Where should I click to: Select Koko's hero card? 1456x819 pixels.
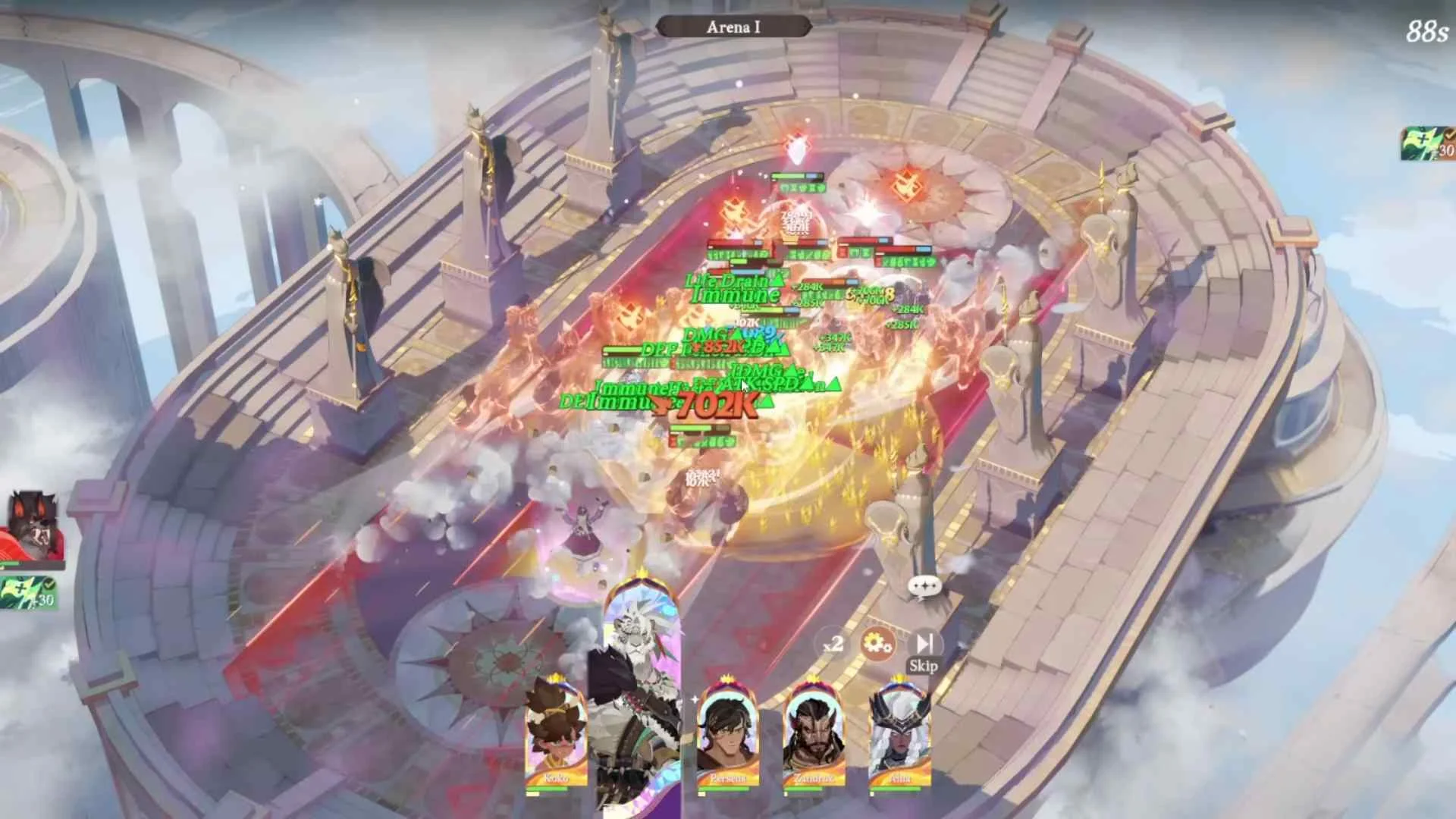[556, 736]
